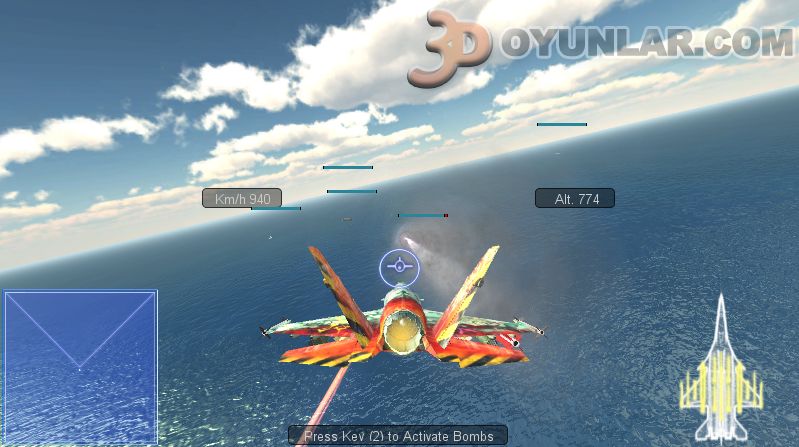This screenshot has width=799, height=447.
Task: Select the yellow jet weapons loadout icon
Action: pyautogui.click(x=721, y=368)
